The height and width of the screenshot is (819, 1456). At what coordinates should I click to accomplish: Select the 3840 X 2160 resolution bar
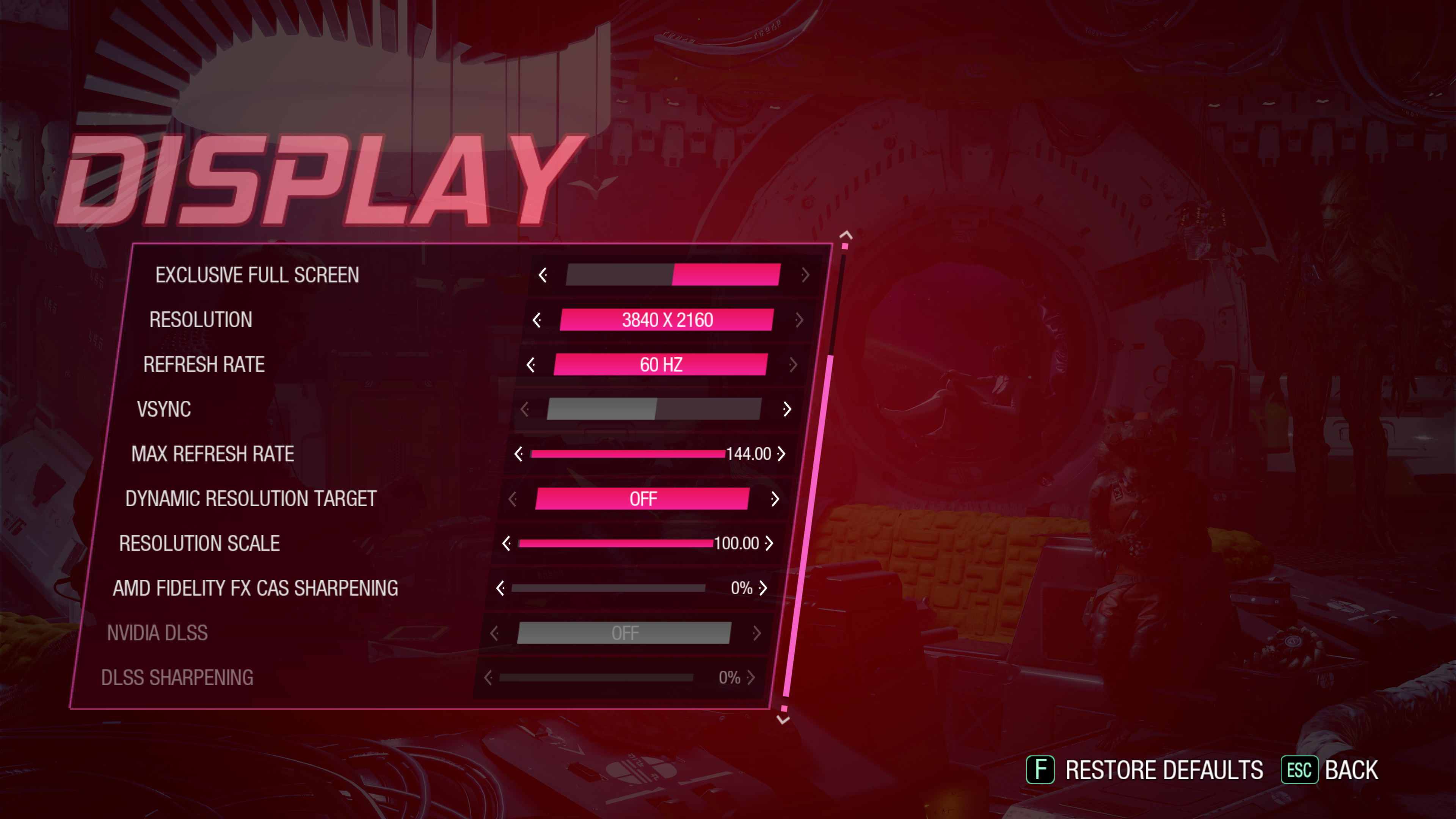pyautogui.click(x=667, y=320)
